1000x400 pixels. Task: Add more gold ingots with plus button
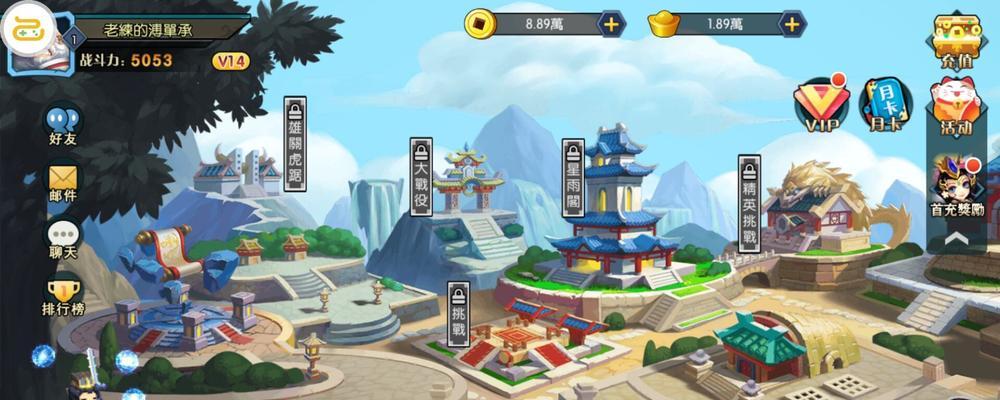tap(792, 23)
